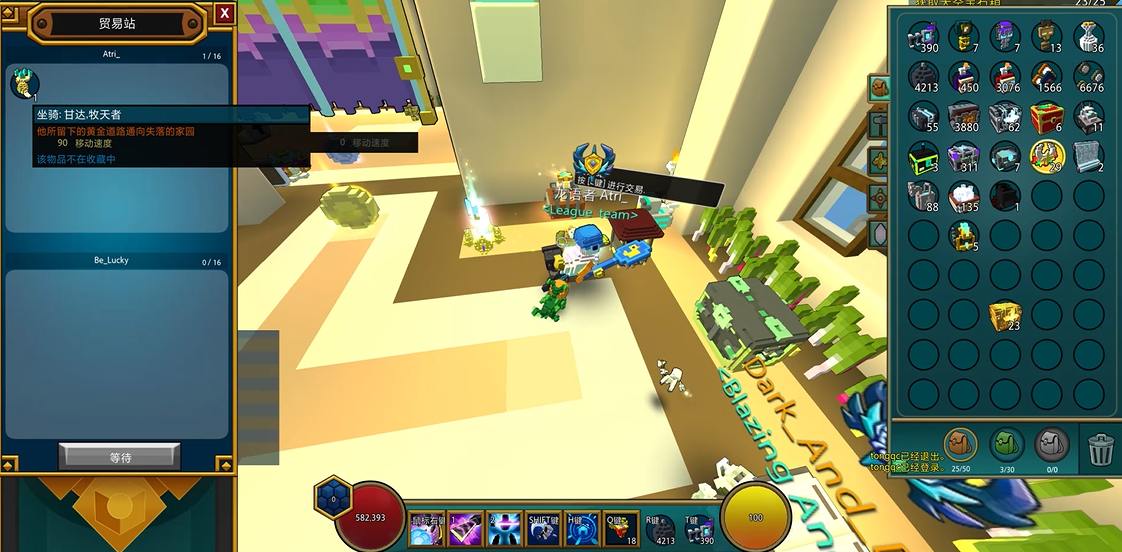
Task: Use the Q key flask with 18 charges
Action: coord(620,529)
